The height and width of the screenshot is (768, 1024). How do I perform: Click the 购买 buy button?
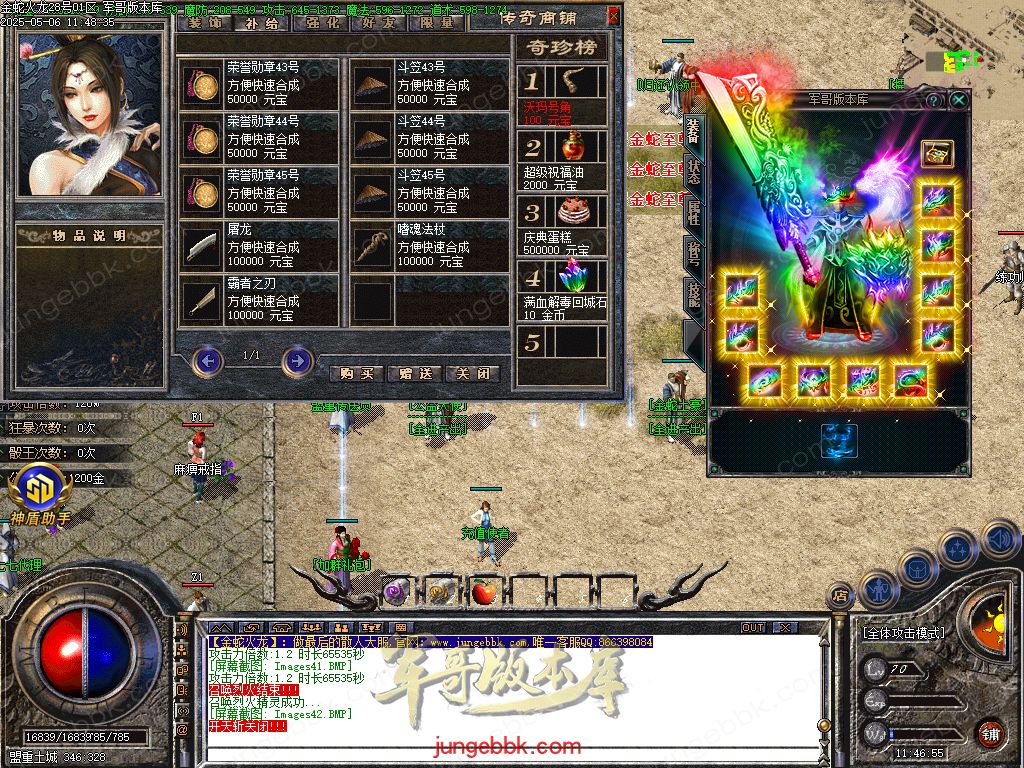tap(356, 373)
